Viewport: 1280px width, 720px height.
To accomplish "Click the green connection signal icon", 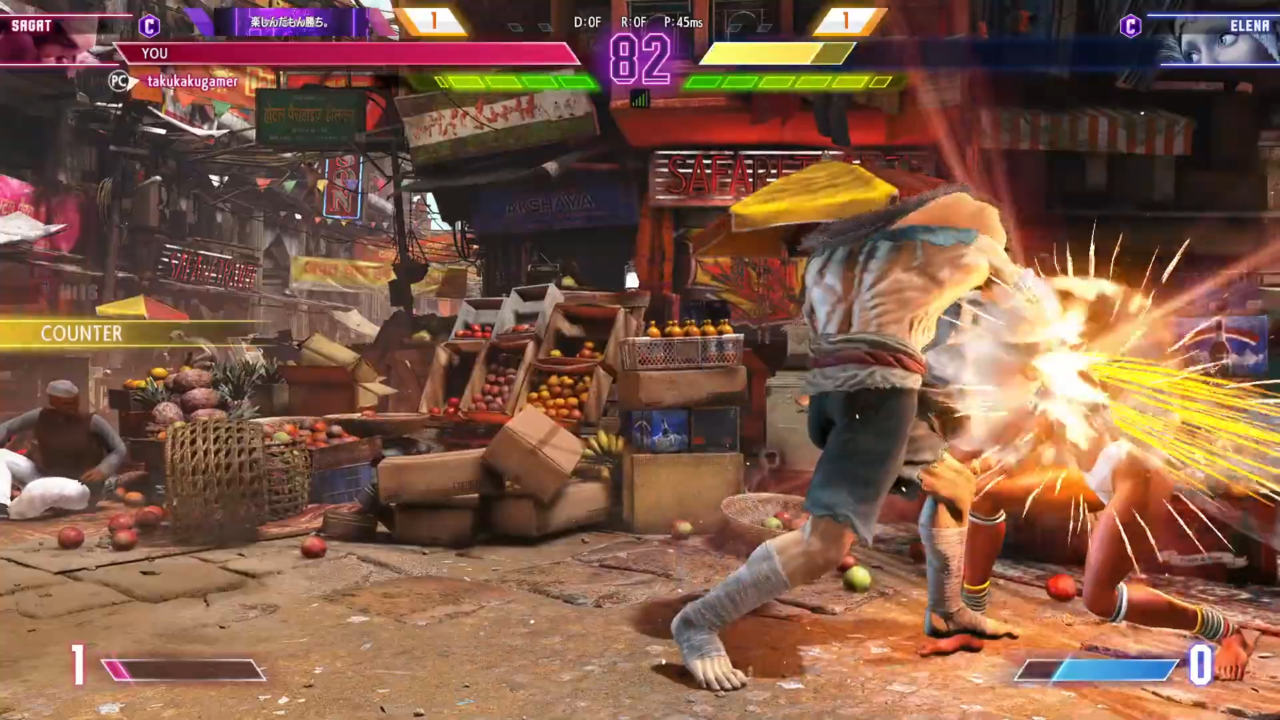I will pos(639,98).
